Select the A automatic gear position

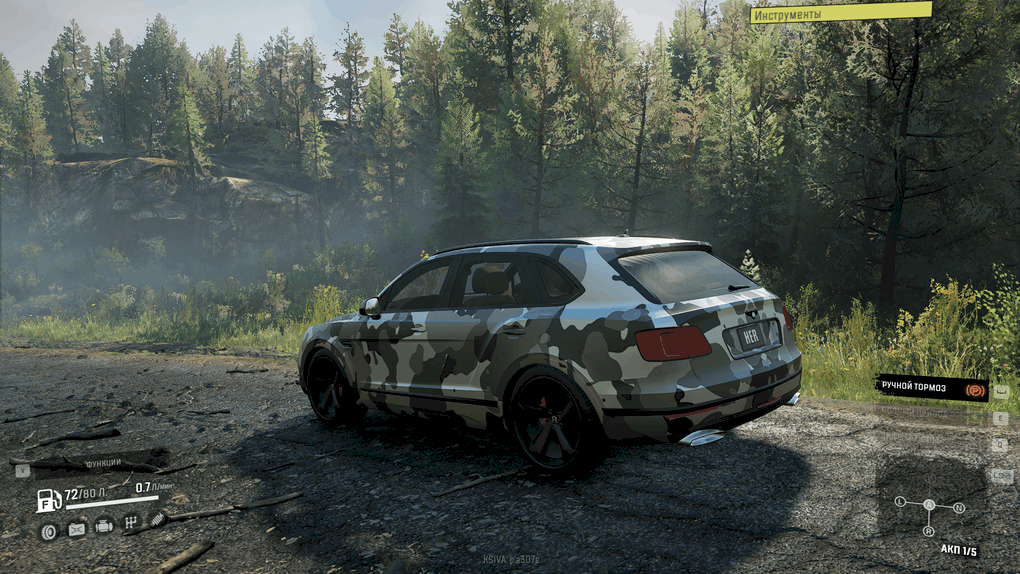[x=929, y=505]
